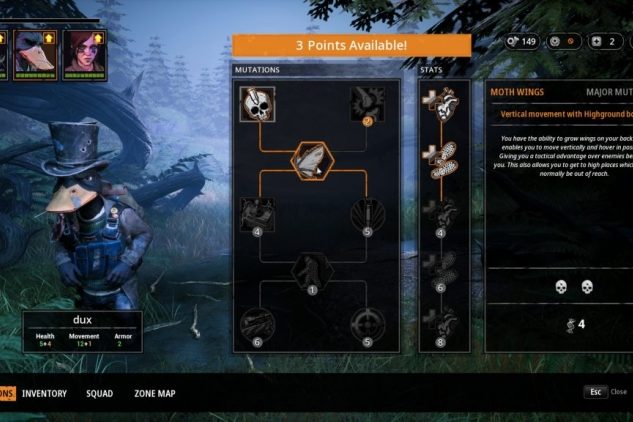Choose the running figure mutation costing 1
This screenshot has height=422, width=633.
311,271
